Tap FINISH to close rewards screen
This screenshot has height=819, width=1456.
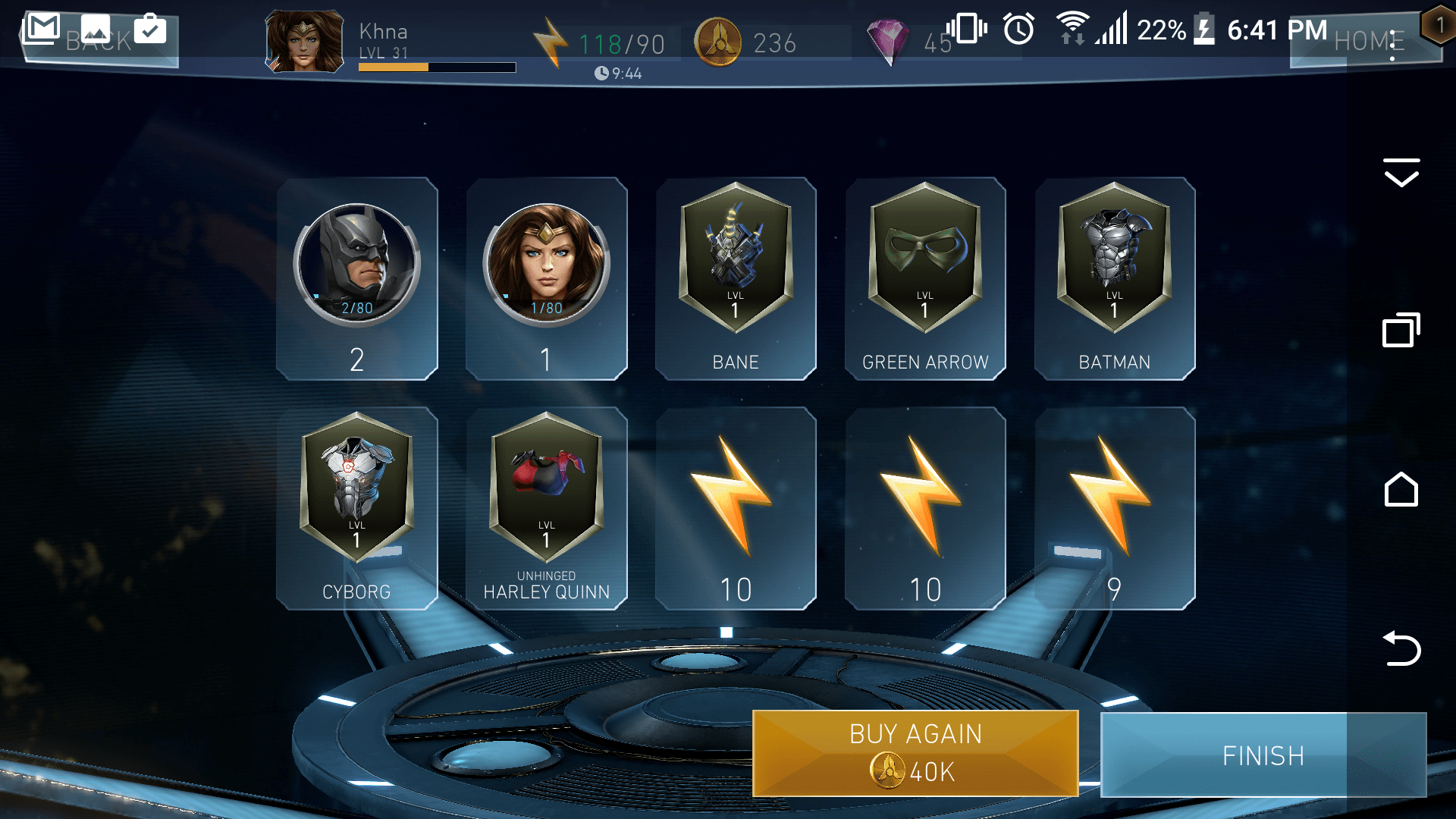click(x=1263, y=755)
